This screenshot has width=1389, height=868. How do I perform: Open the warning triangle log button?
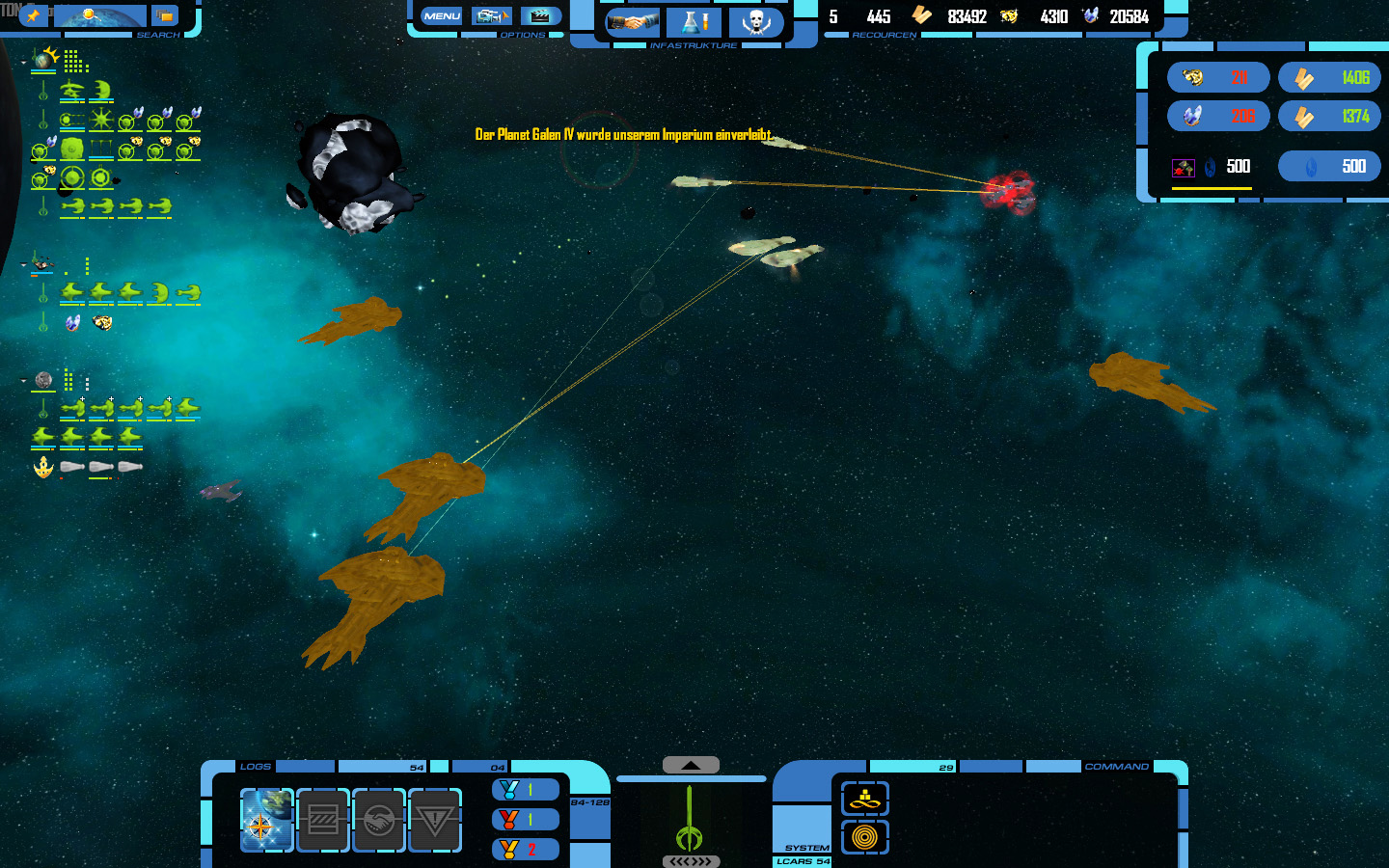(434, 820)
